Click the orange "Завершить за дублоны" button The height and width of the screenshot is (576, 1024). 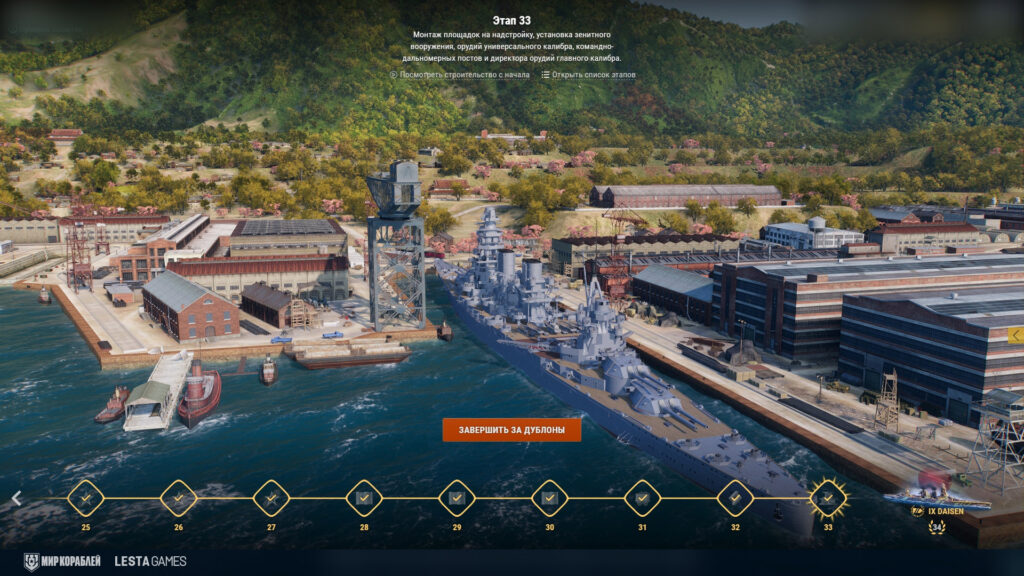click(x=511, y=430)
